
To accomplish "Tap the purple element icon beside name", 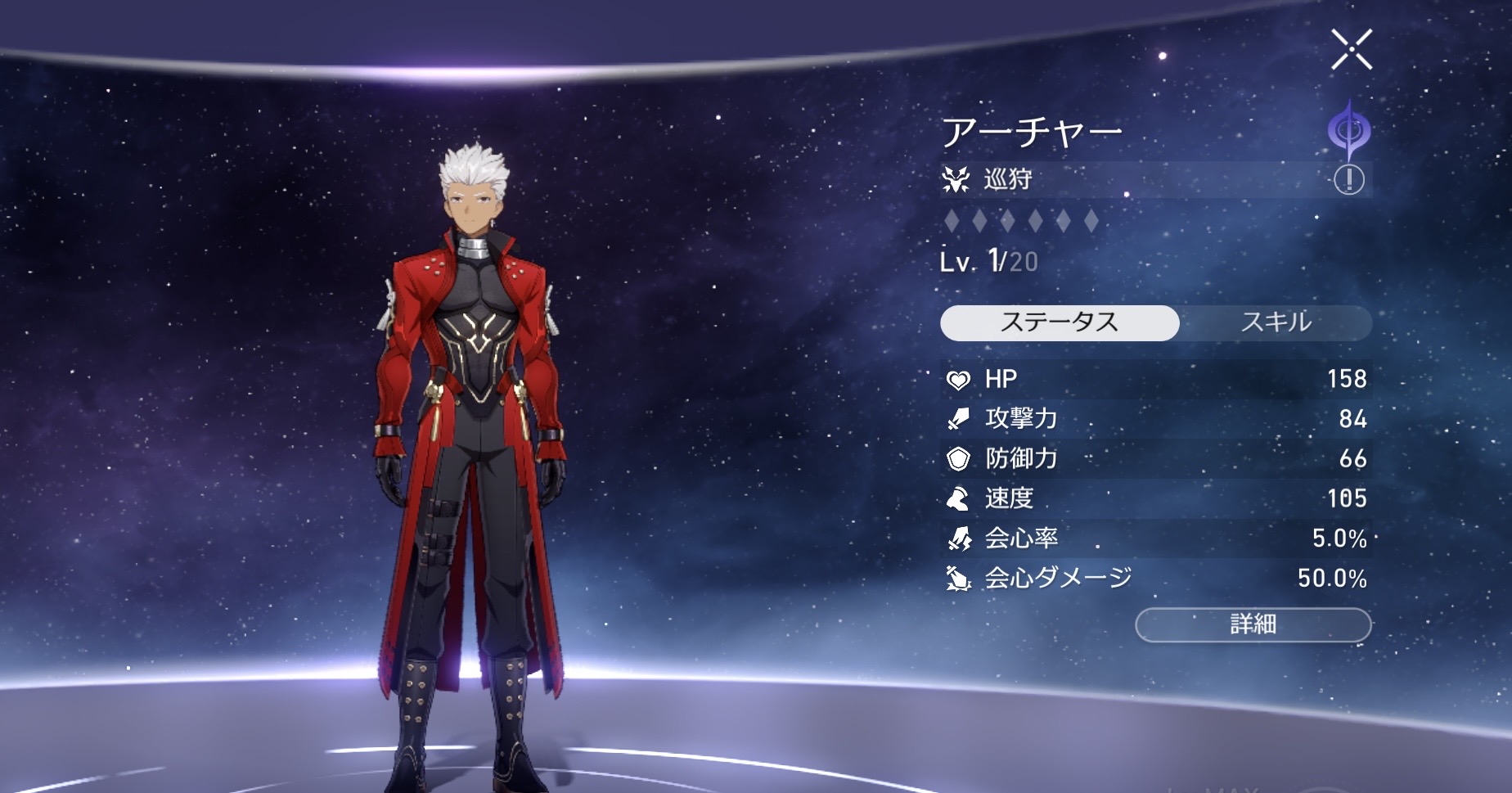I will point(1348,131).
